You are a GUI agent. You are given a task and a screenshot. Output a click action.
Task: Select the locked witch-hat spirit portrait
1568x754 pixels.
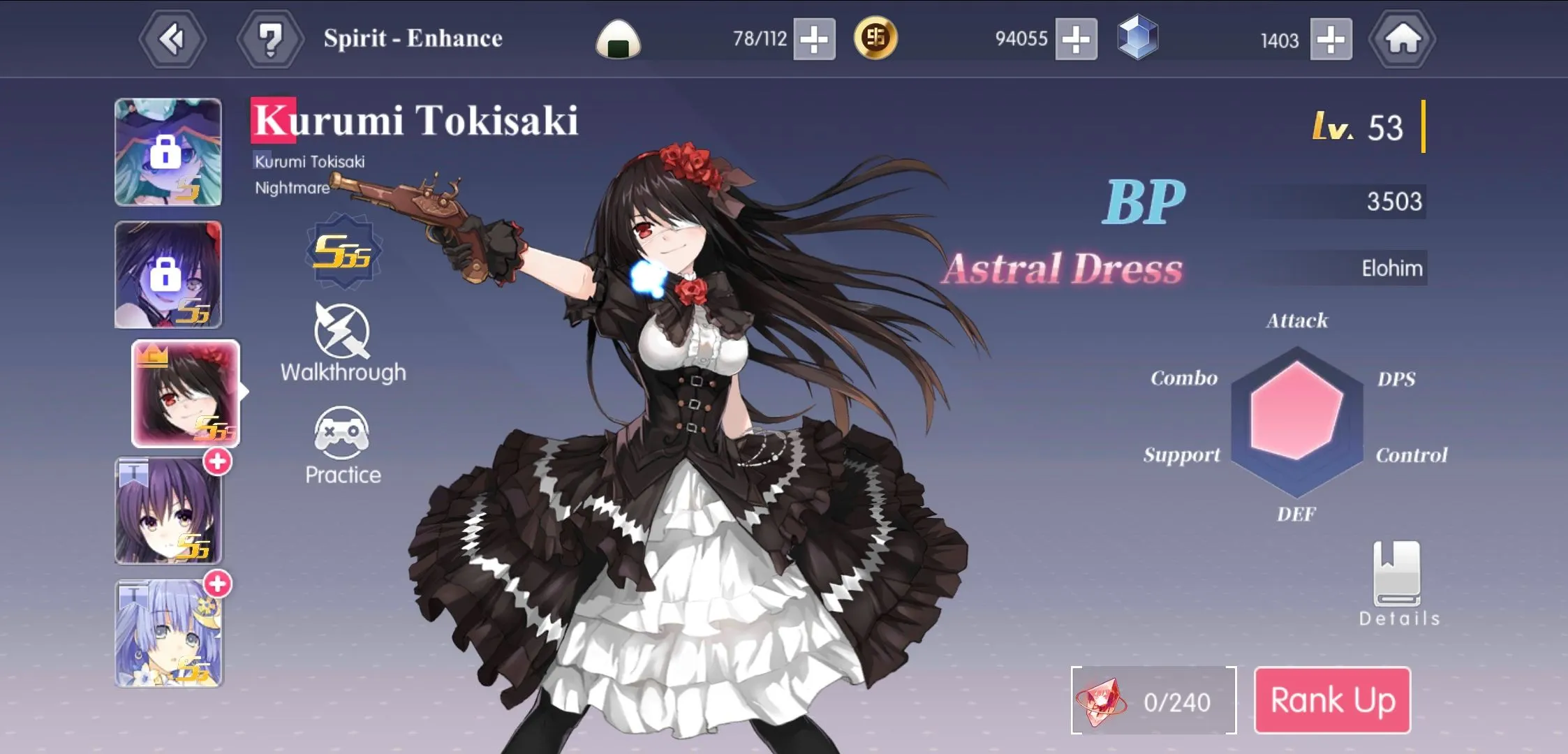point(168,152)
